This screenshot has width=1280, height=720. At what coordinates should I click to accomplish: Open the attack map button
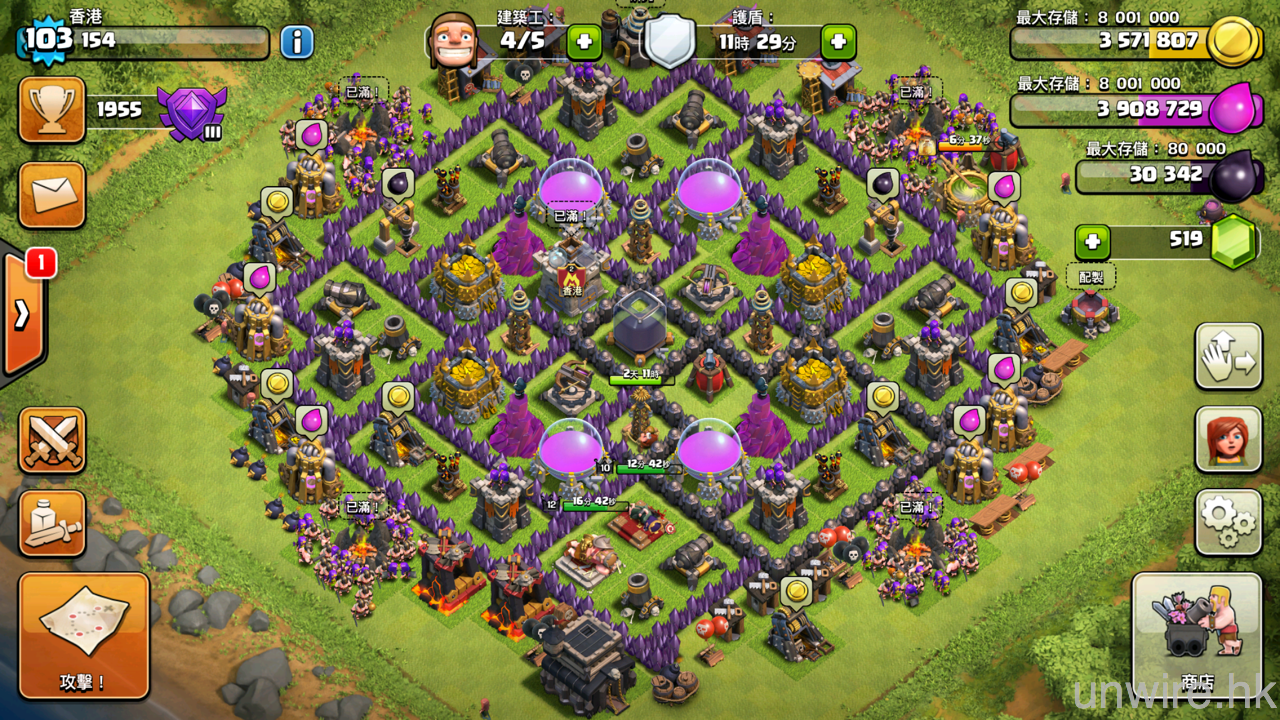point(84,635)
